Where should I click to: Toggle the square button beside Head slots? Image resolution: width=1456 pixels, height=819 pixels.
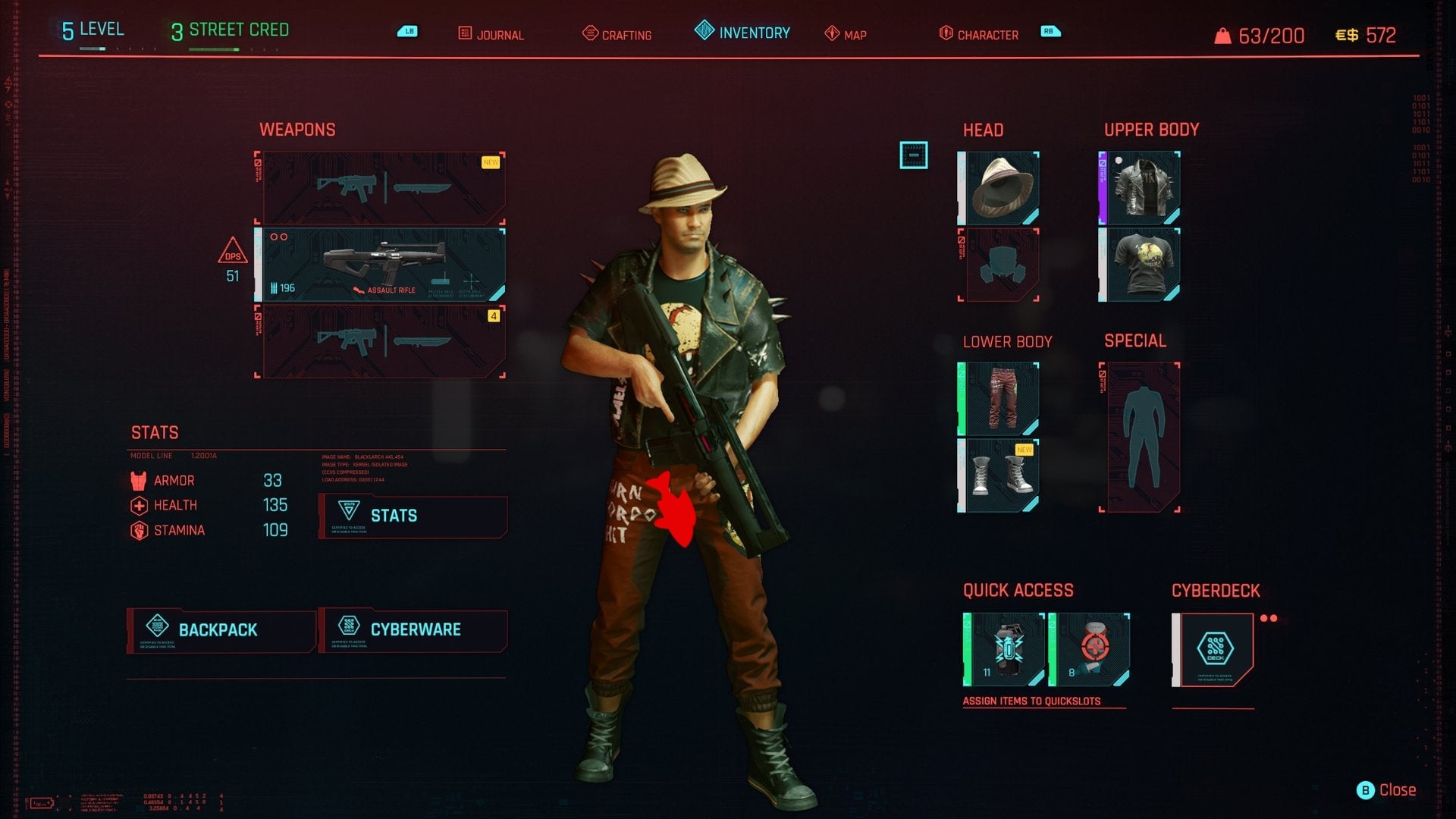click(x=914, y=155)
